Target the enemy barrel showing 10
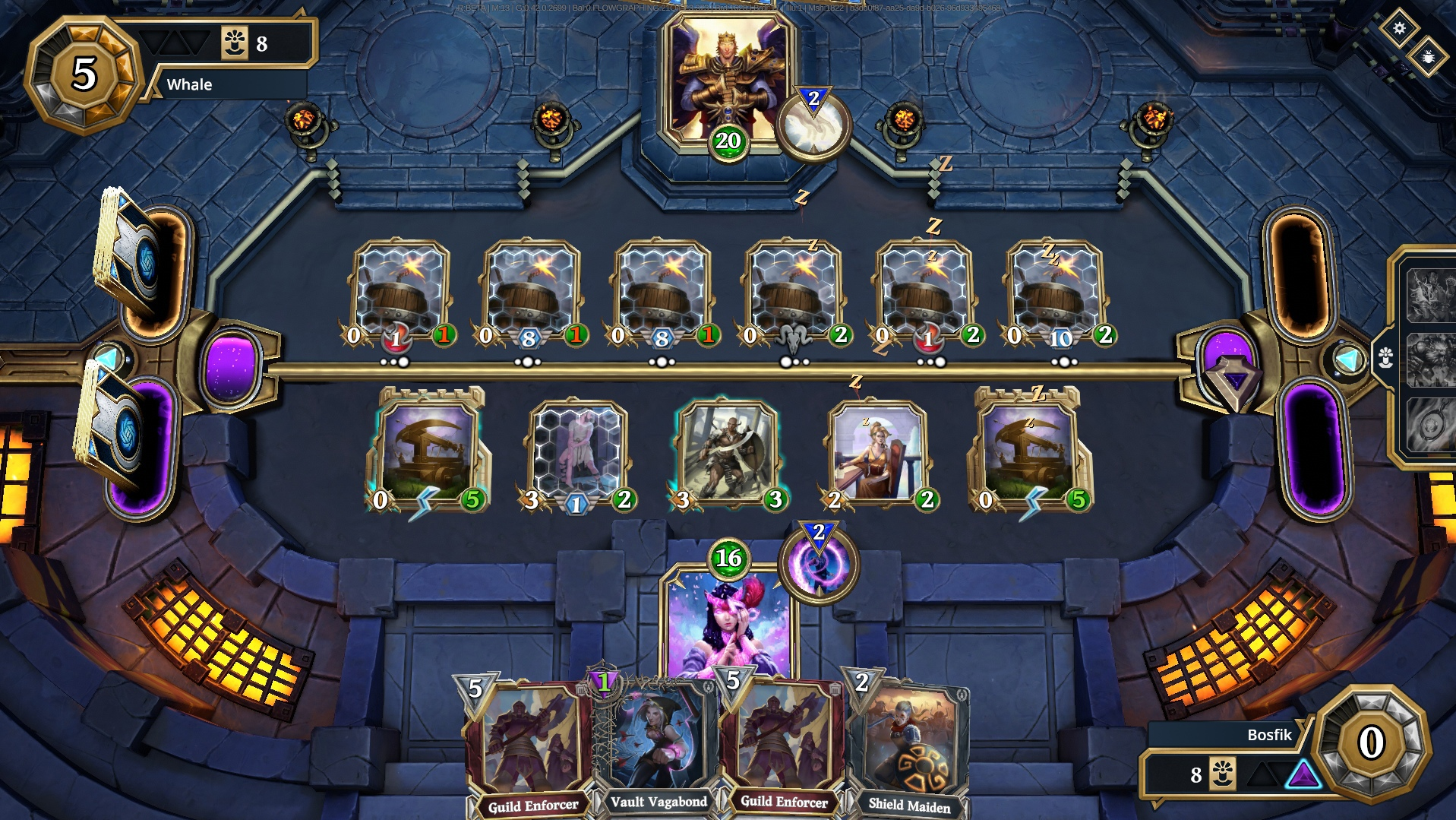This screenshot has width=1456, height=820. (1056, 293)
